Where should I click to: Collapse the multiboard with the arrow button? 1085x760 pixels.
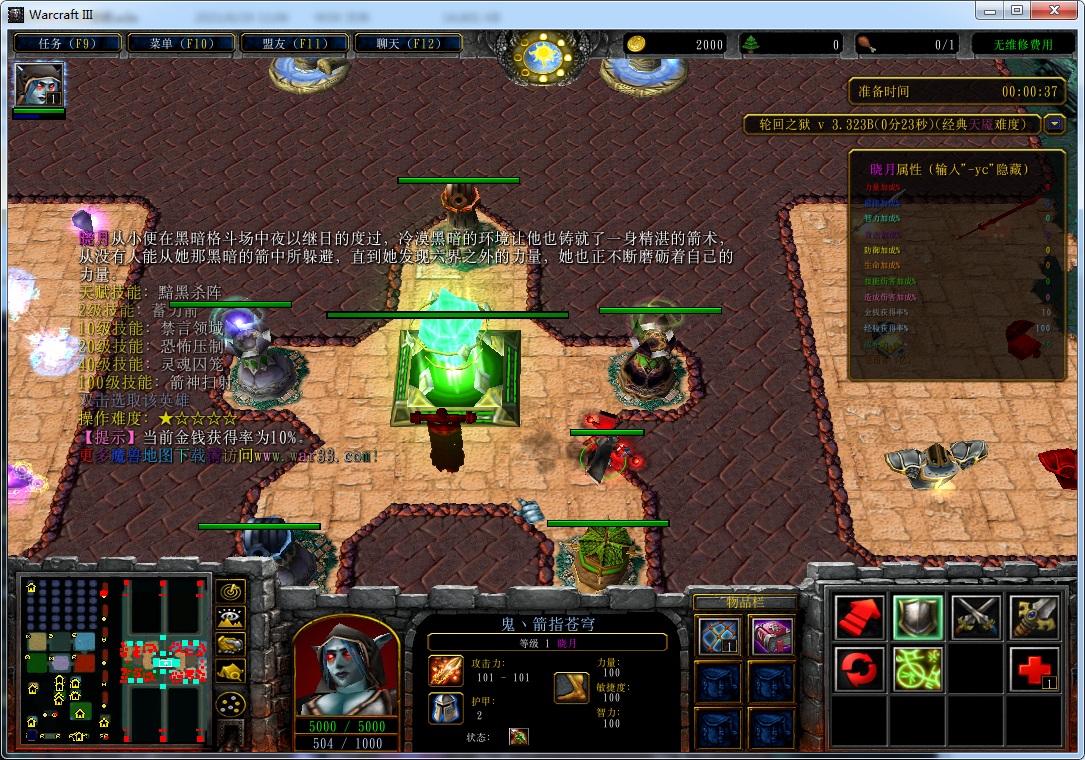point(1054,124)
